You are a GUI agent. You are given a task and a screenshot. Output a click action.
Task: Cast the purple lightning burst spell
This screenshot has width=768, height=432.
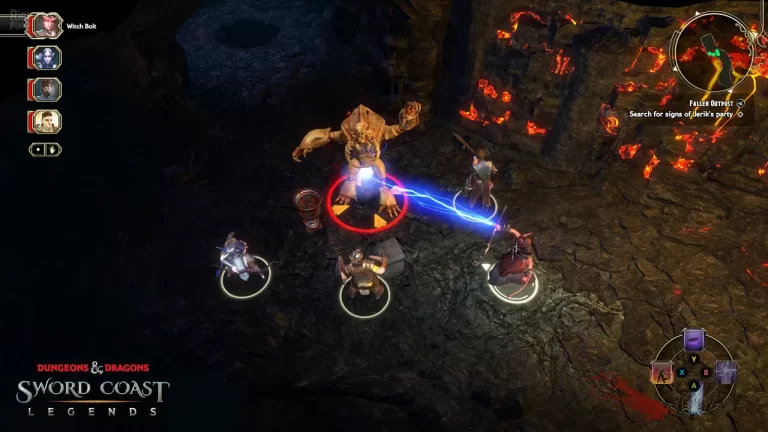tap(725, 373)
